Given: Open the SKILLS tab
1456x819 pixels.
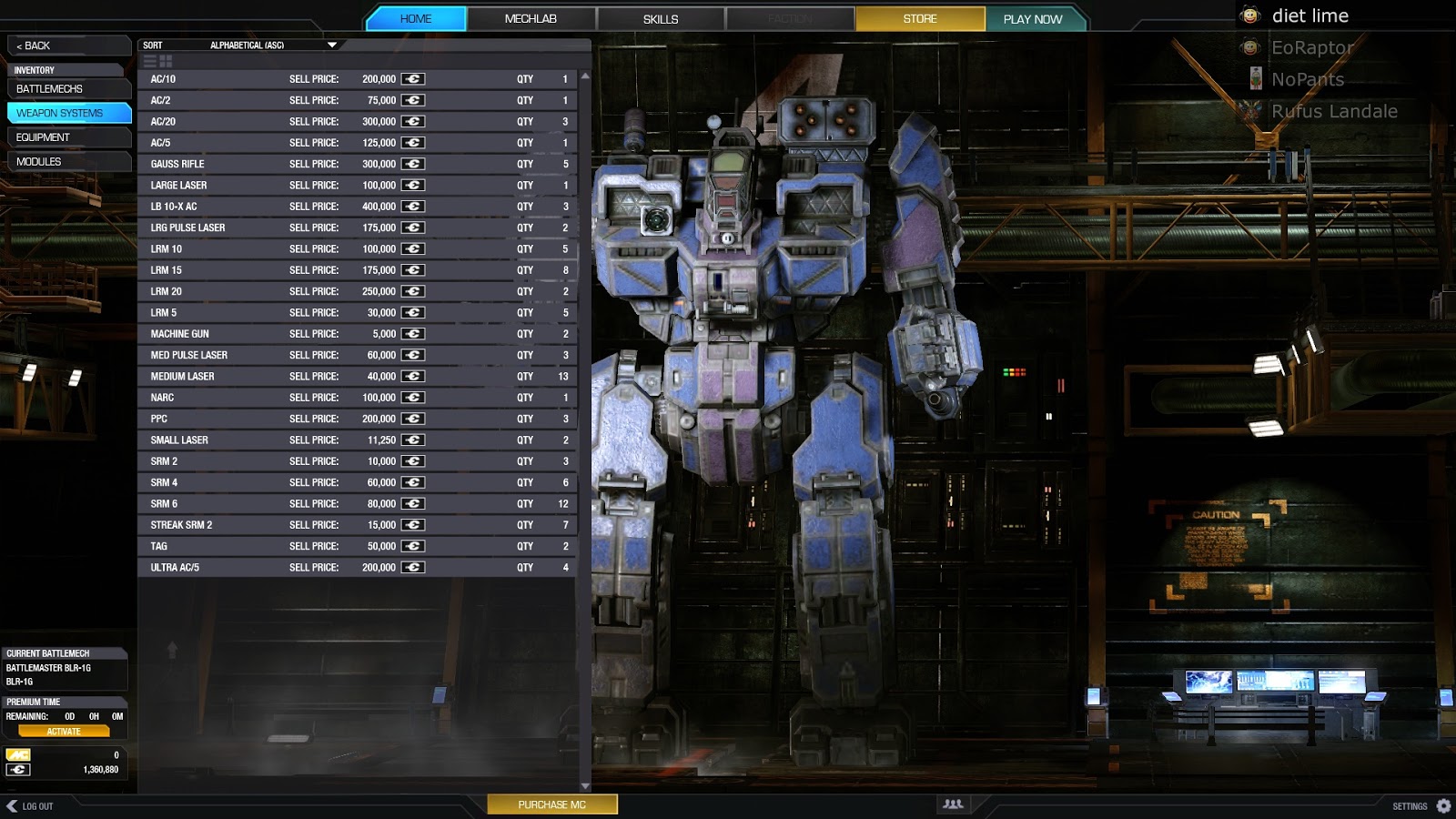Looking at the screenshot, I should [x=659, y=17].
